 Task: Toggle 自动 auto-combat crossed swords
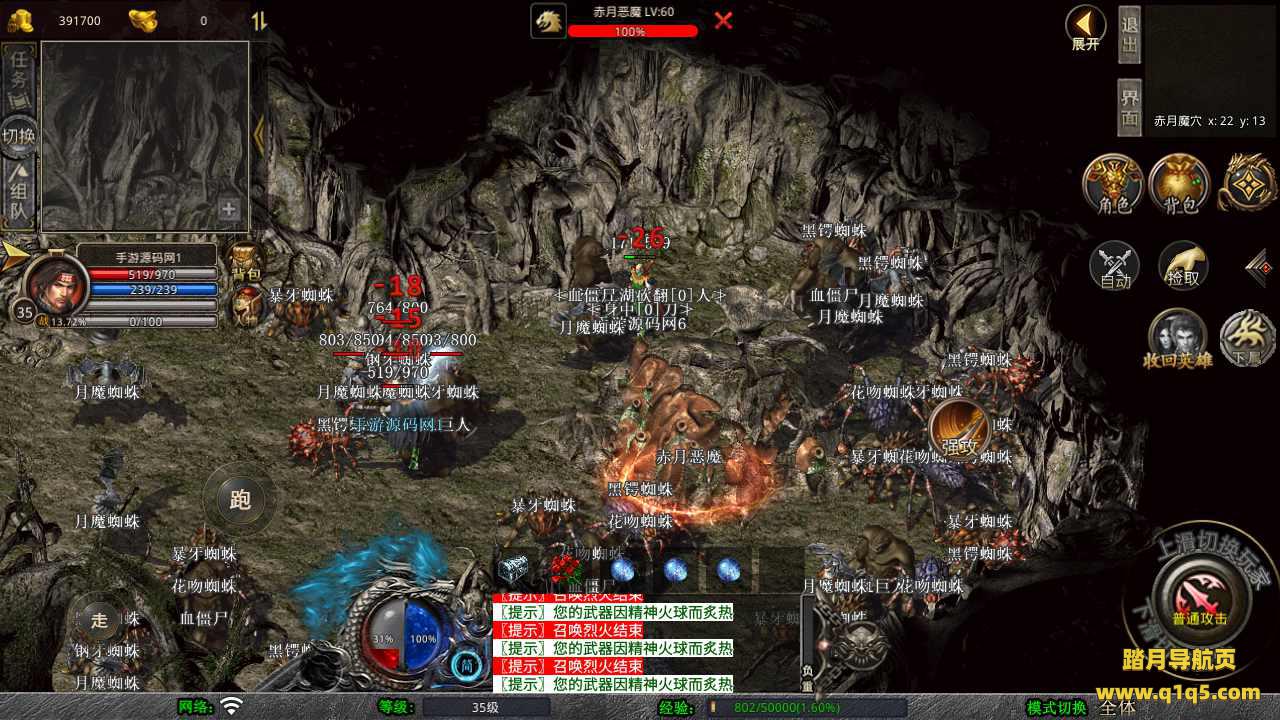click(x=1115, y=266)
